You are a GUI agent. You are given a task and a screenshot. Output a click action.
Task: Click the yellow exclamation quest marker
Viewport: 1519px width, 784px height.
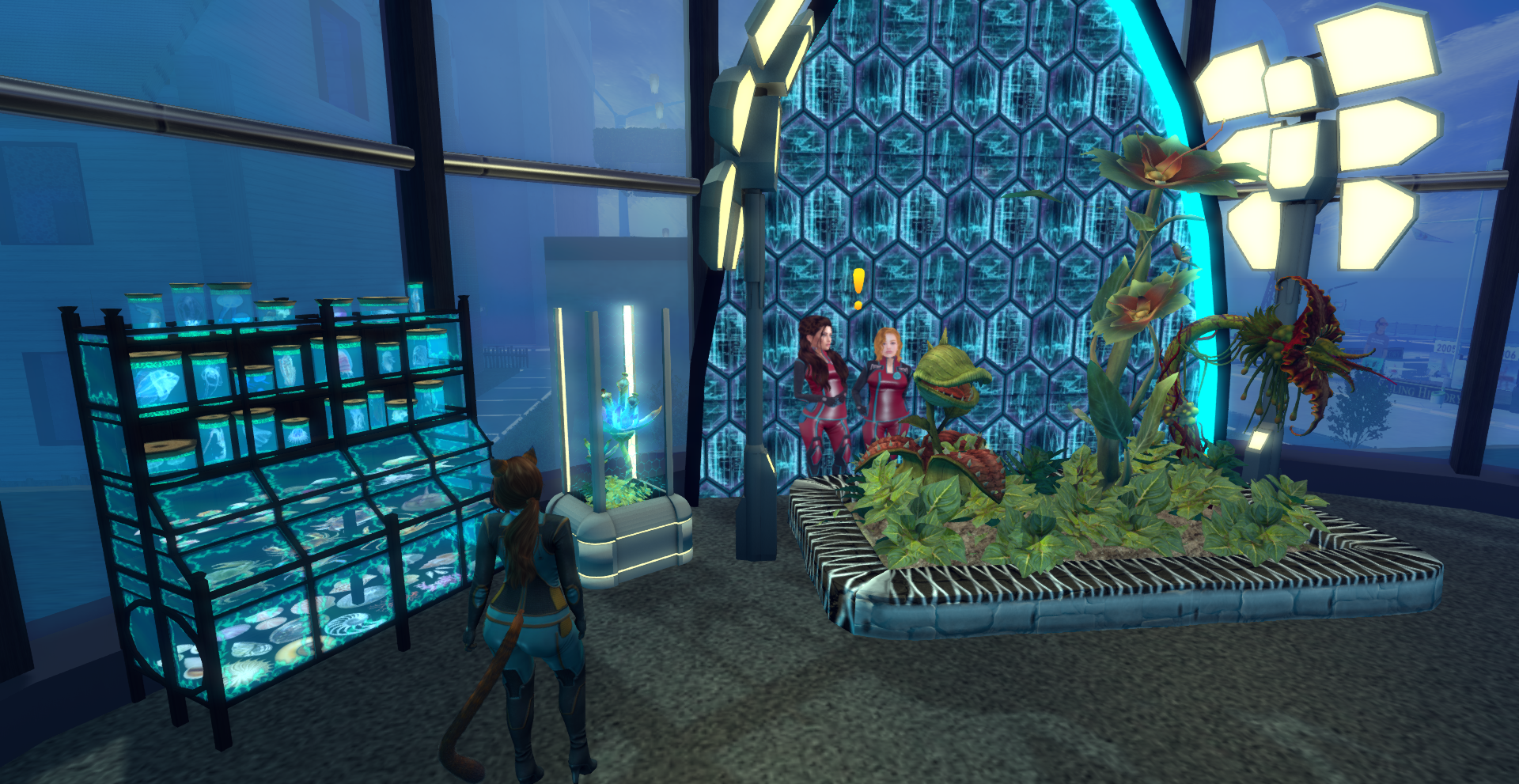(858, 288)
